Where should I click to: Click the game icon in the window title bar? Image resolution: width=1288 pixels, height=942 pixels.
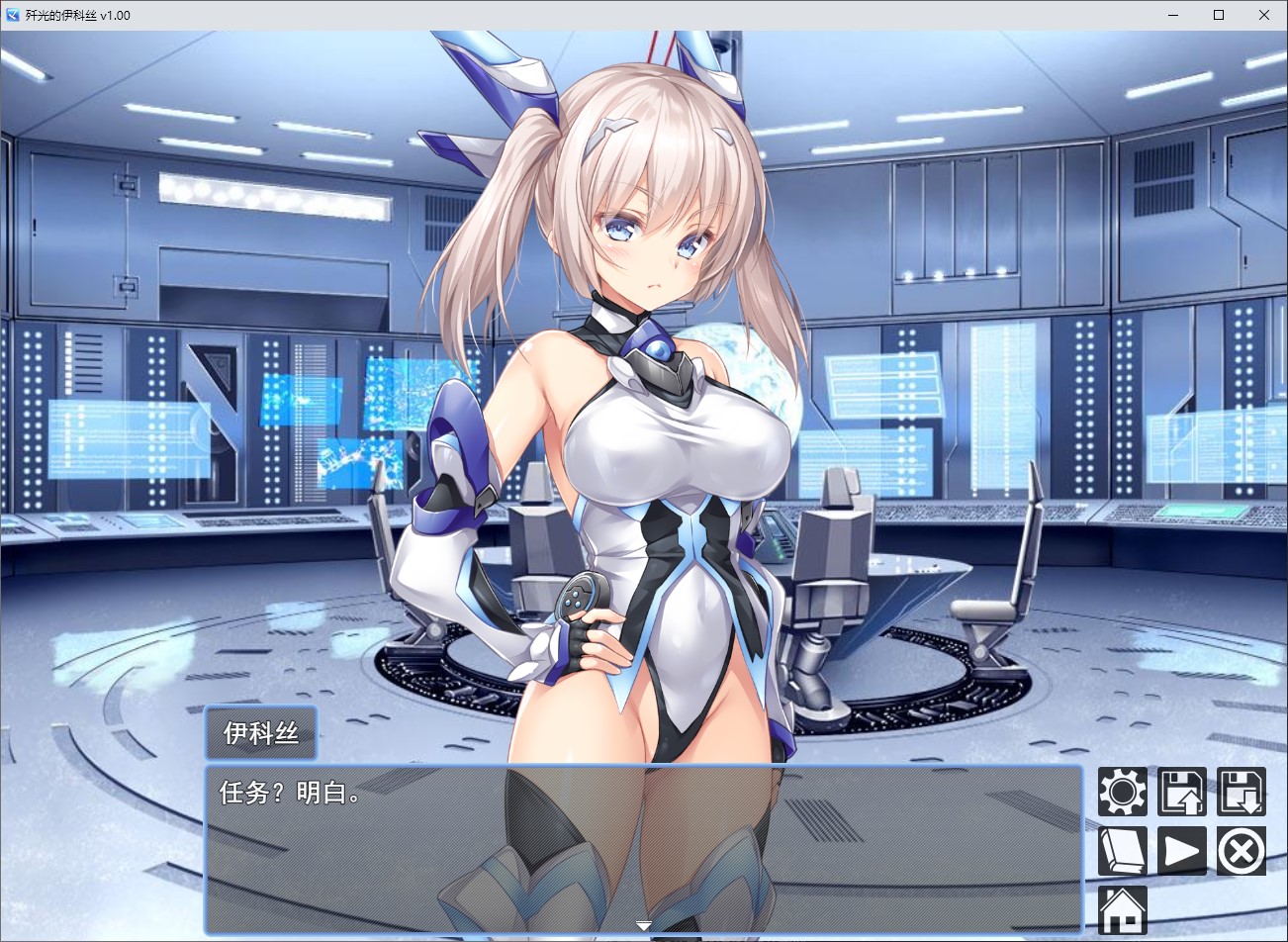coord(11,15)
